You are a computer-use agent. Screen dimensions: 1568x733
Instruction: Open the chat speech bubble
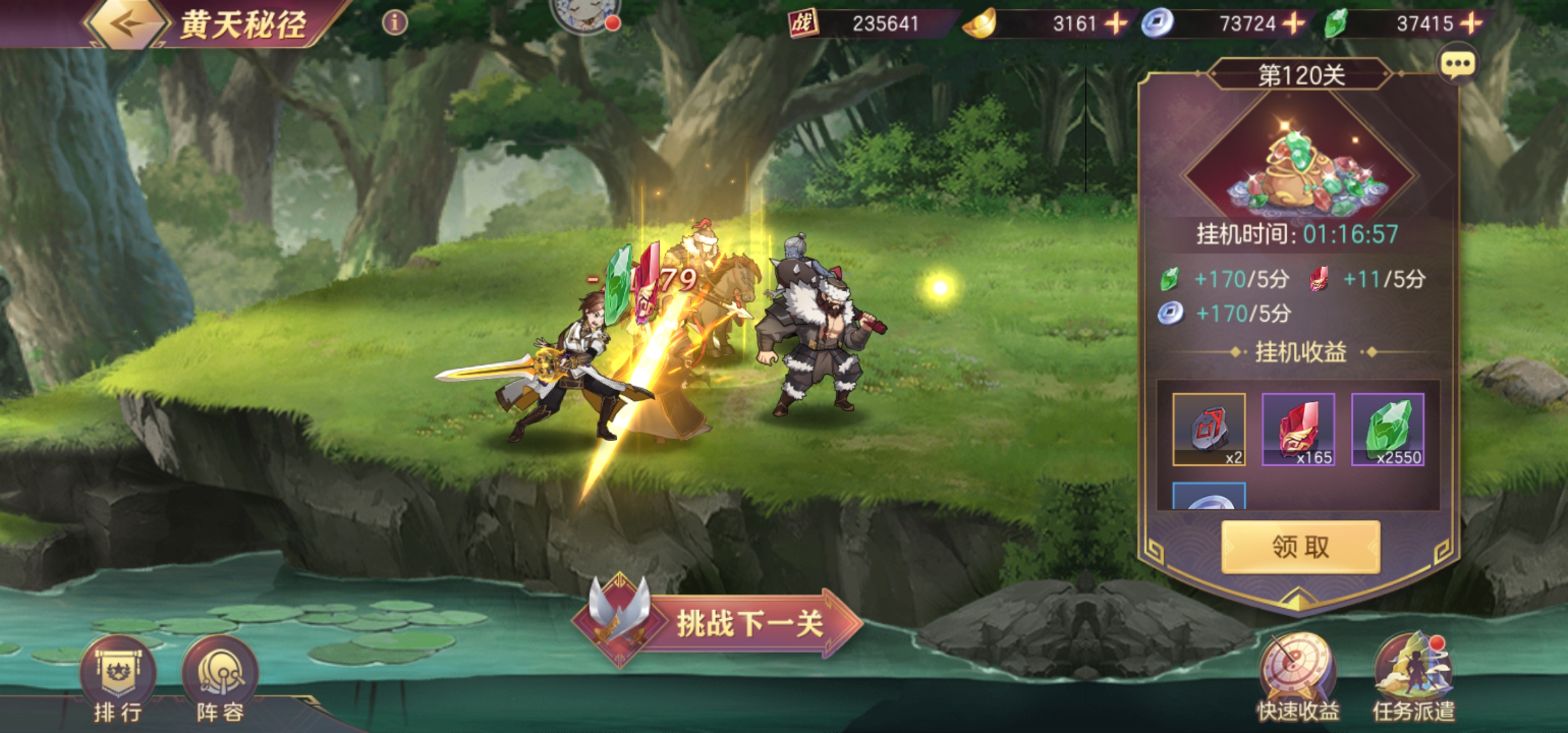click(1457, 65)
